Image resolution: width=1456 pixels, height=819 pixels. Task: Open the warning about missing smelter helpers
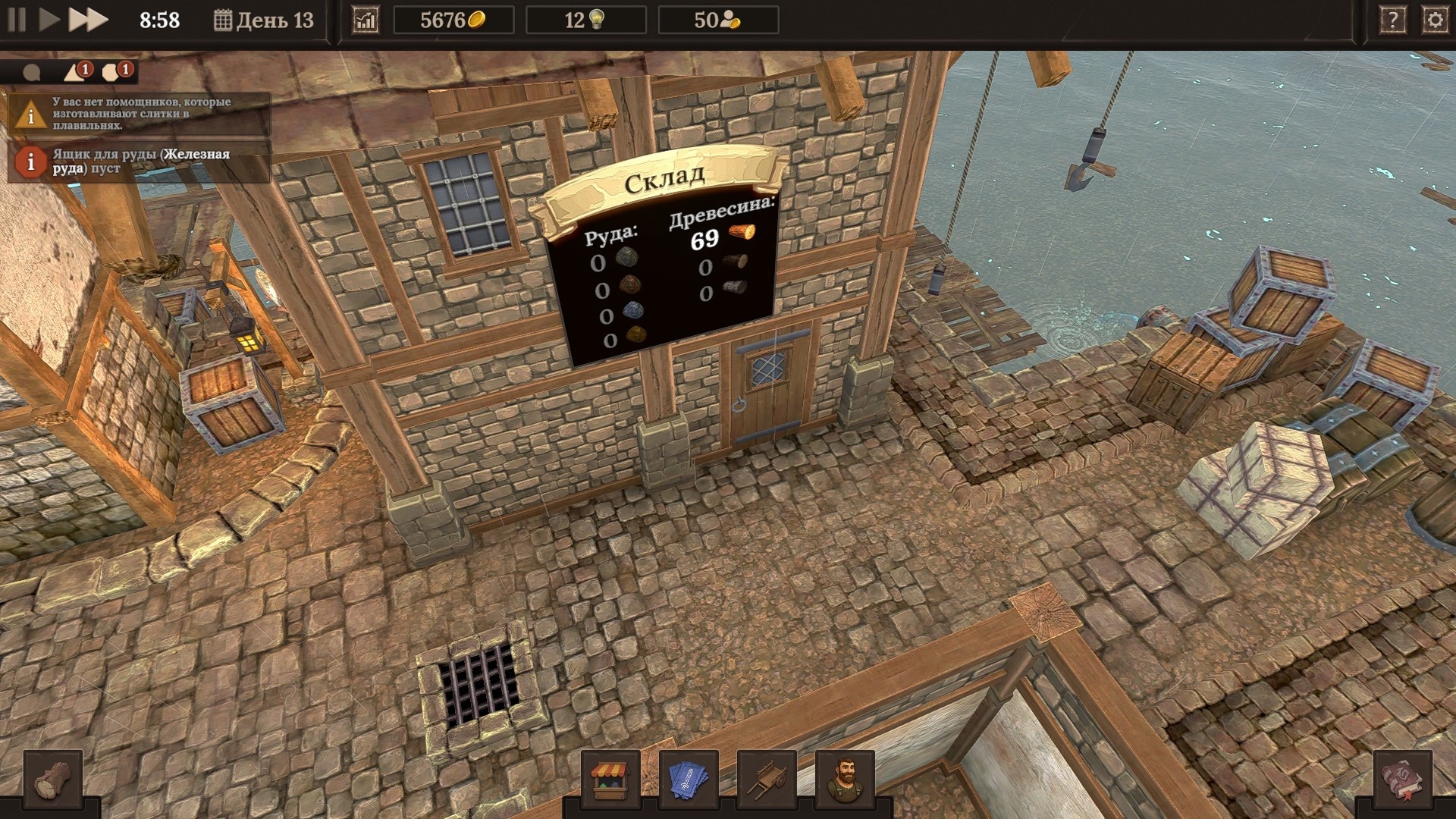pyautogui.click(x=140, y=114)
